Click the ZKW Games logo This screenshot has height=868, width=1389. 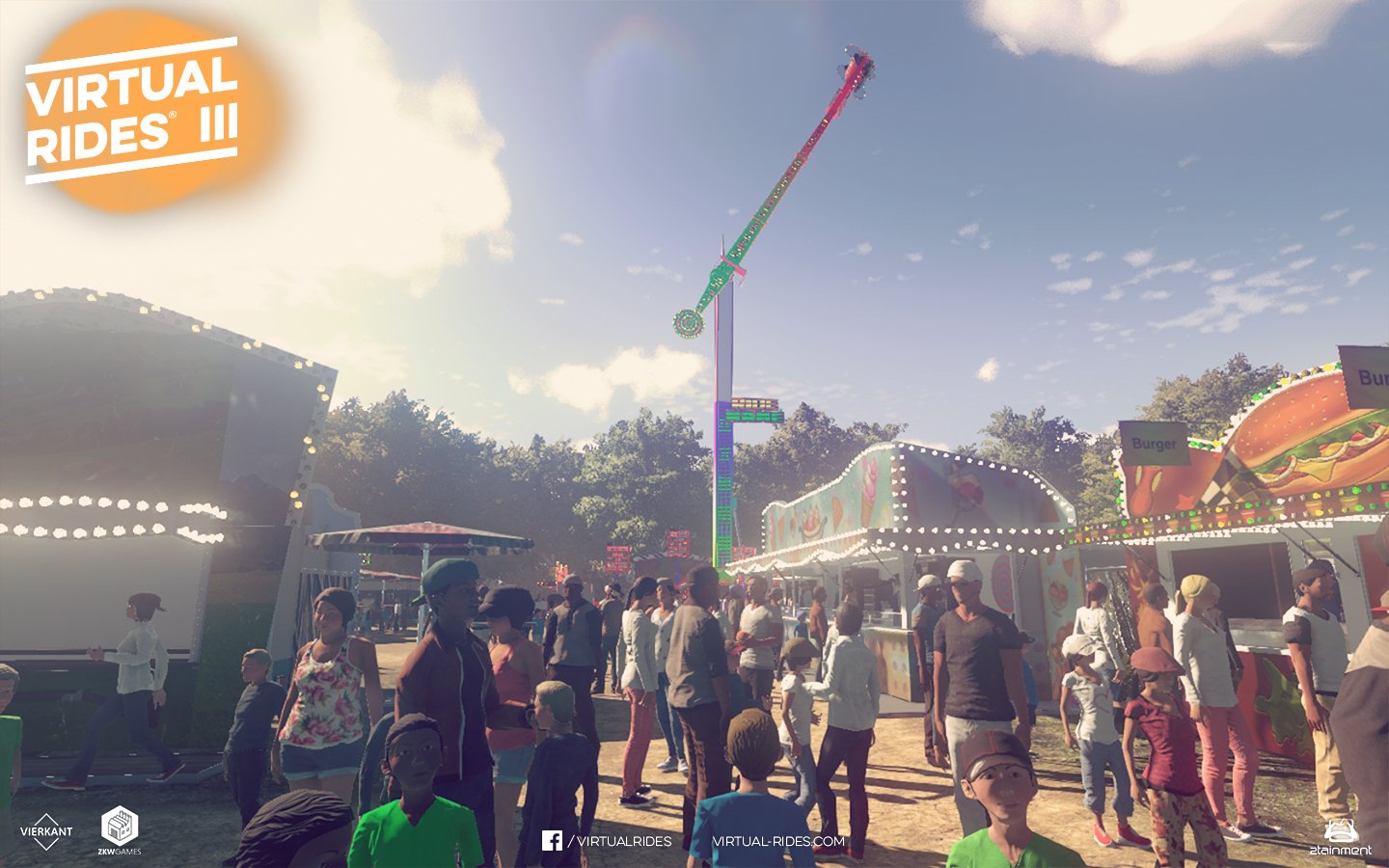(120, 830)
